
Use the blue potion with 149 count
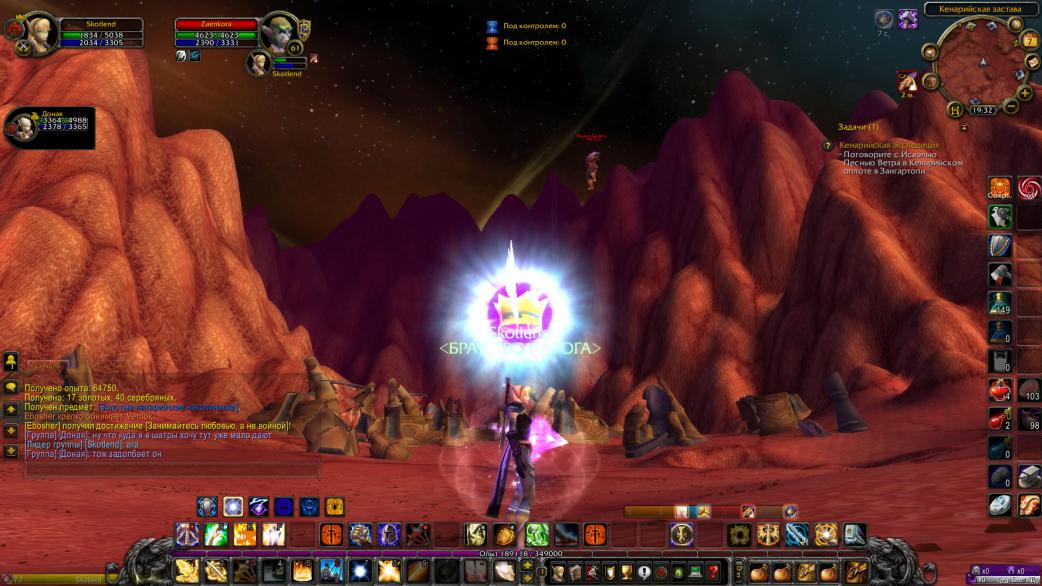[1000, 302]
